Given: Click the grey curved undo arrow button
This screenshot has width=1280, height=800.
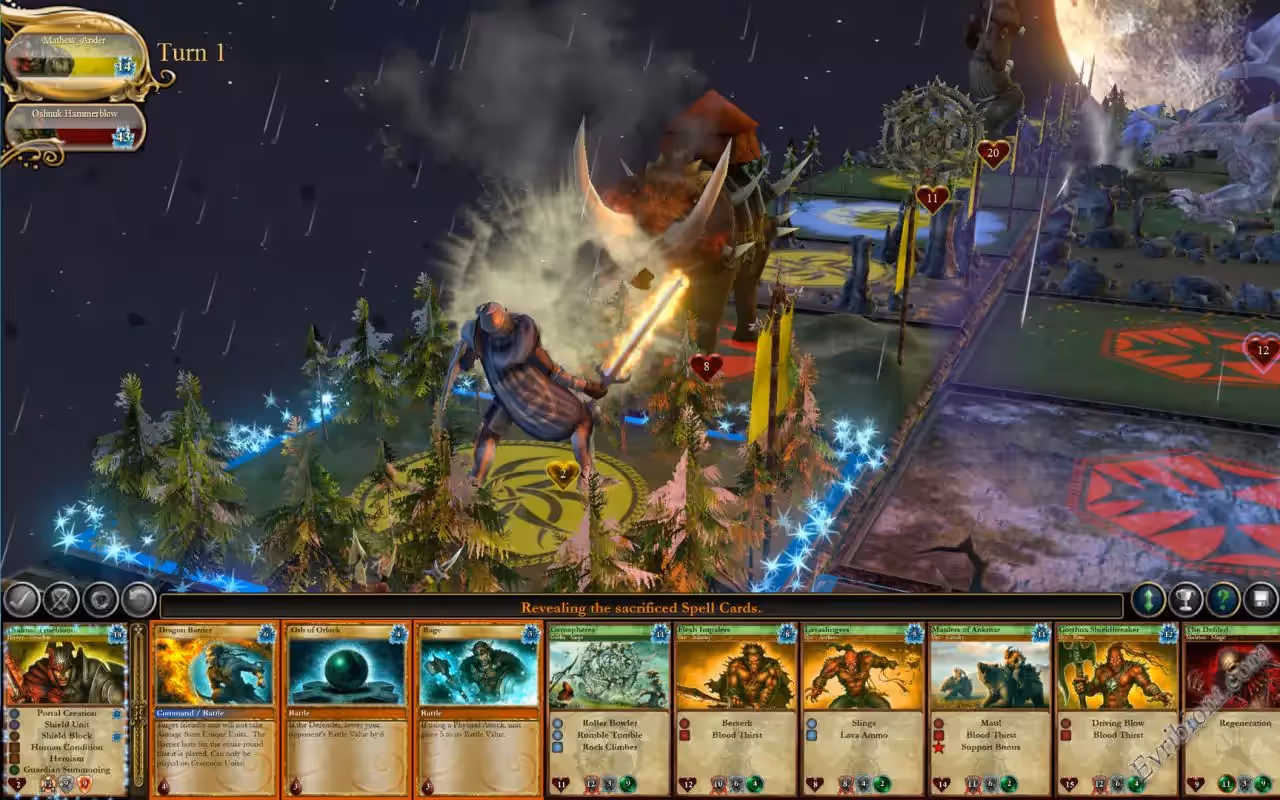Looking at the screenshot, I should 138,600.
